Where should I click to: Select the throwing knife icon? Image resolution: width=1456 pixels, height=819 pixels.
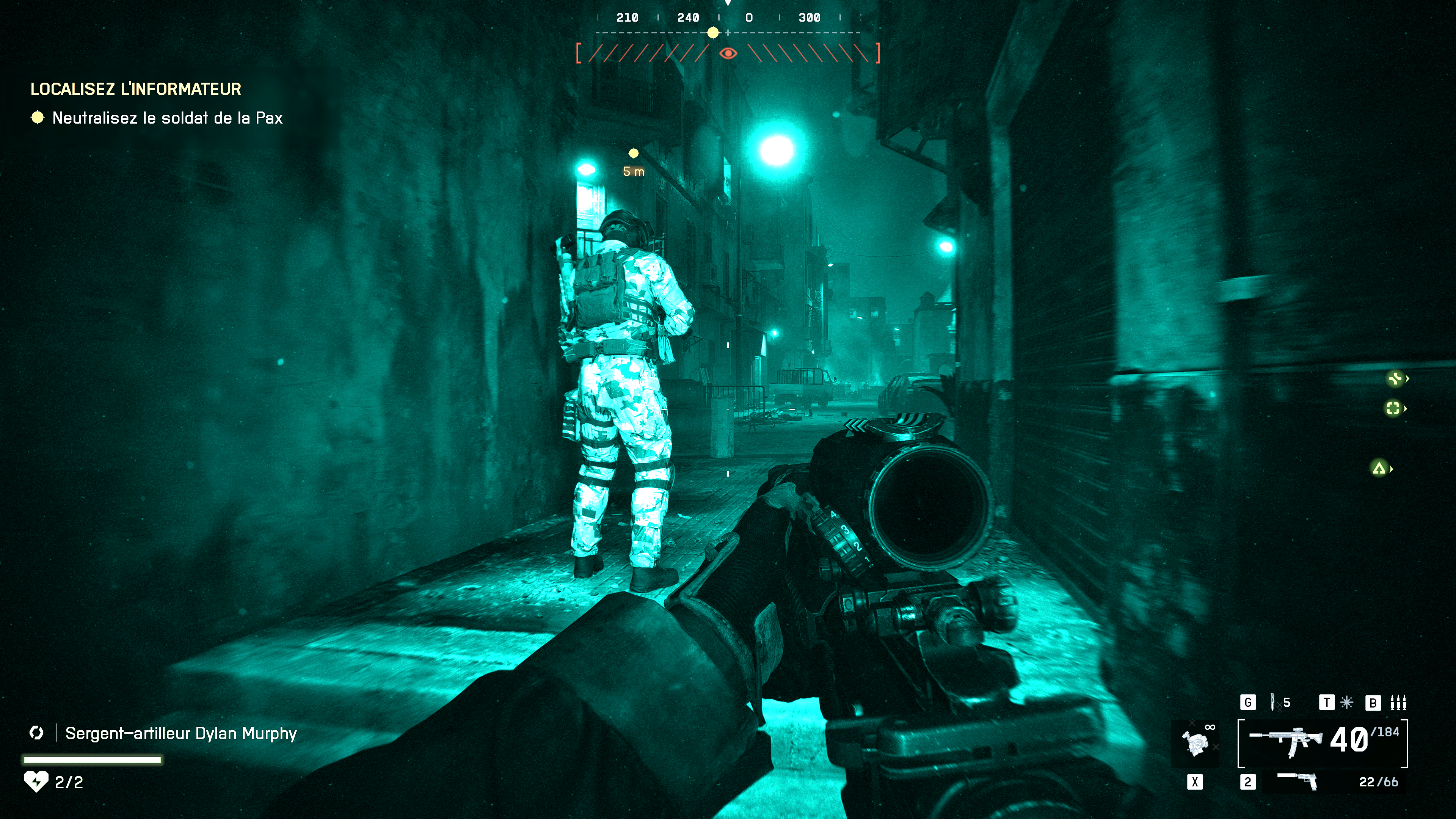click(1273, 702)
